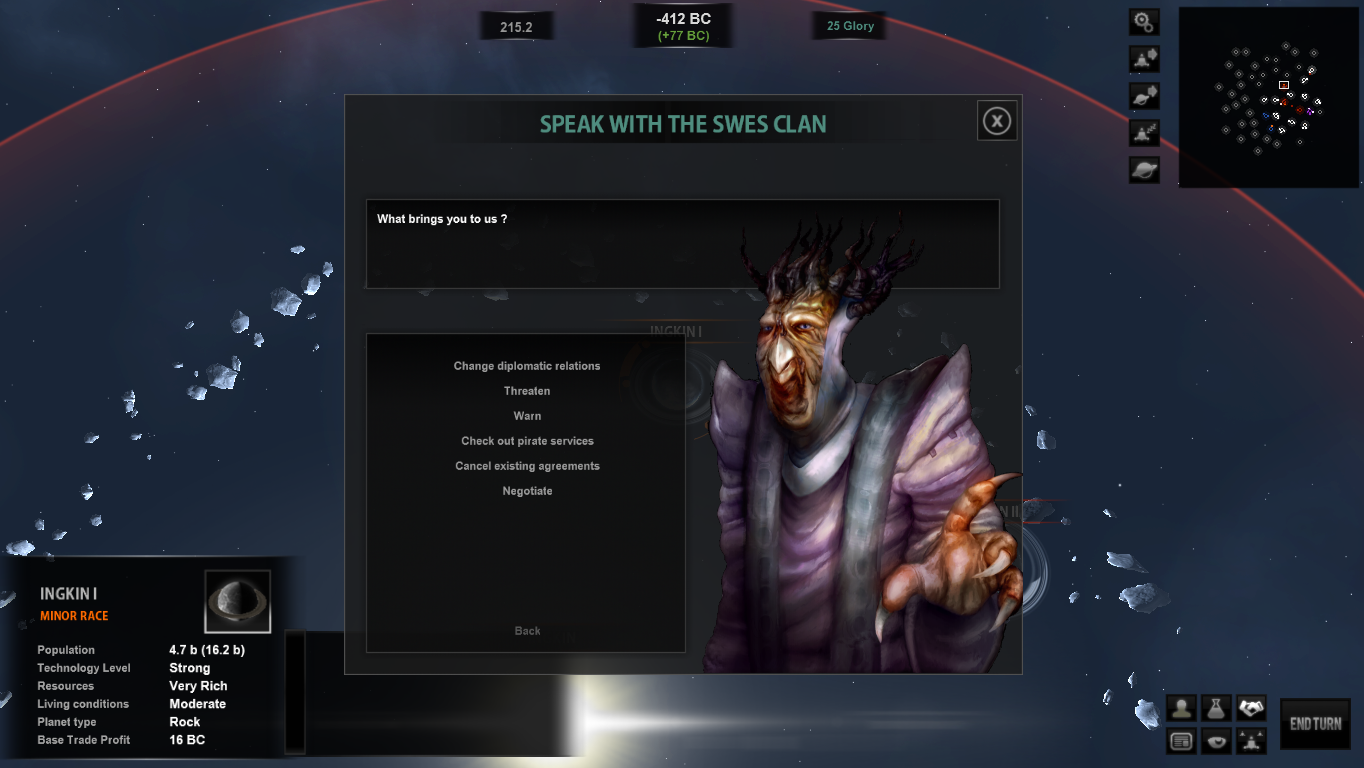Open the gears settings icon

1144,22
